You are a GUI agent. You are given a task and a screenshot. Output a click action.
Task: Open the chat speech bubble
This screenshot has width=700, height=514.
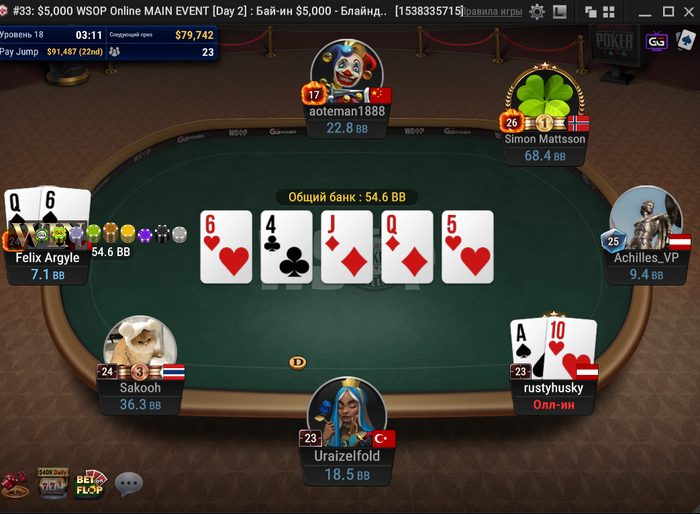129,485
